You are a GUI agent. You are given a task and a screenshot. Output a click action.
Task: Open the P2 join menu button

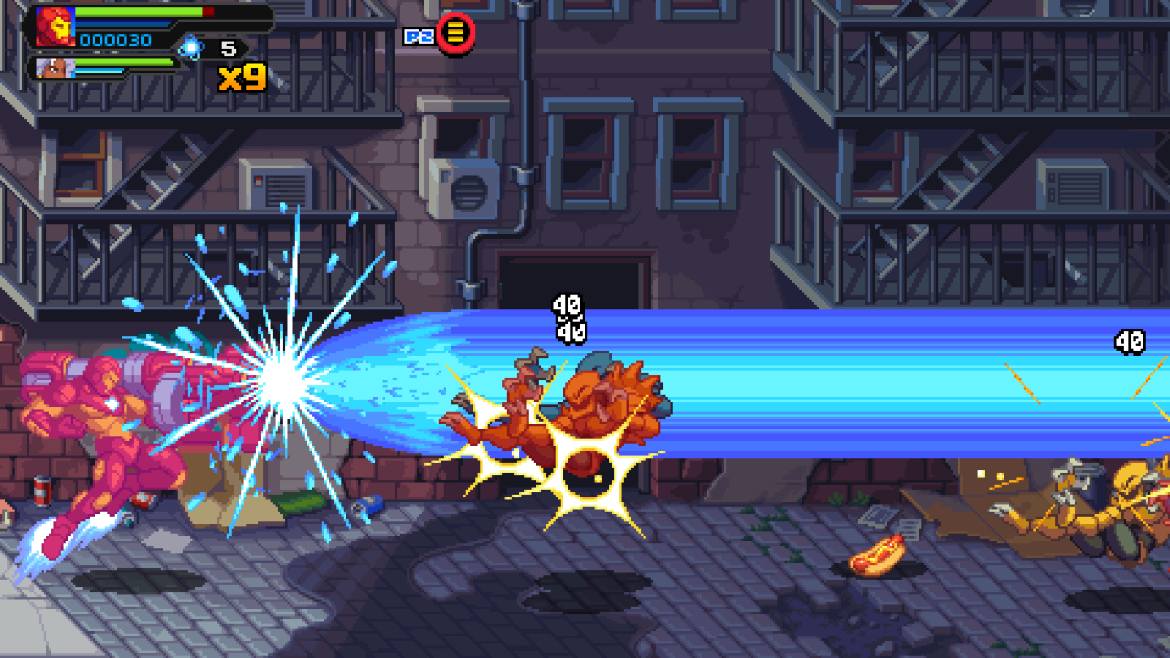[x=455, y=34]
